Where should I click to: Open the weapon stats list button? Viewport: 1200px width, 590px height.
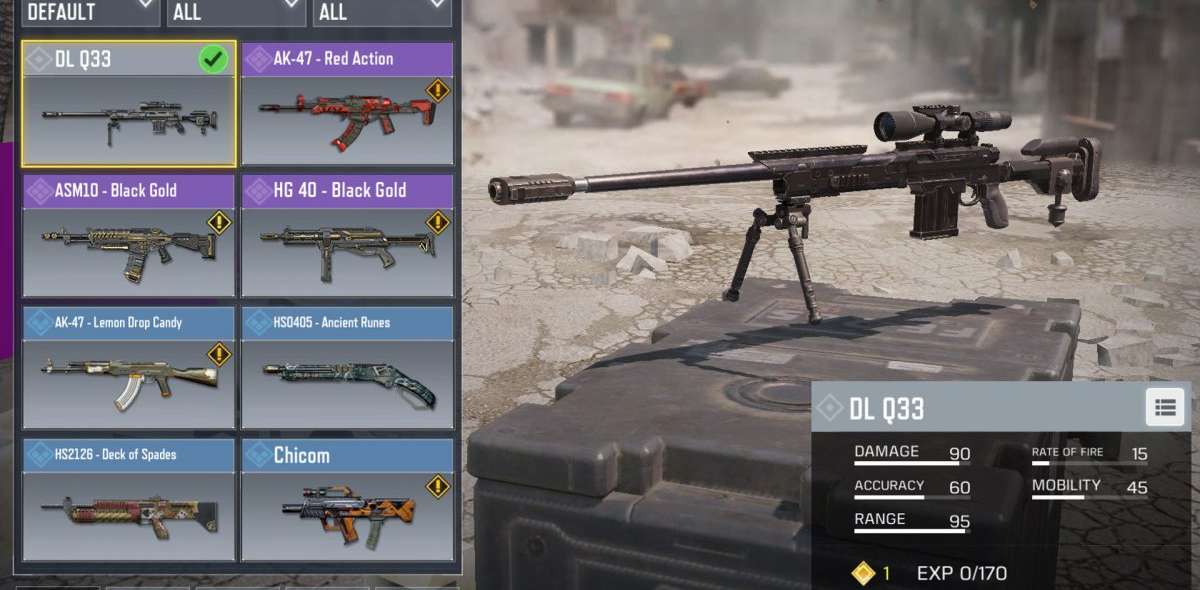coord(1165,407)
